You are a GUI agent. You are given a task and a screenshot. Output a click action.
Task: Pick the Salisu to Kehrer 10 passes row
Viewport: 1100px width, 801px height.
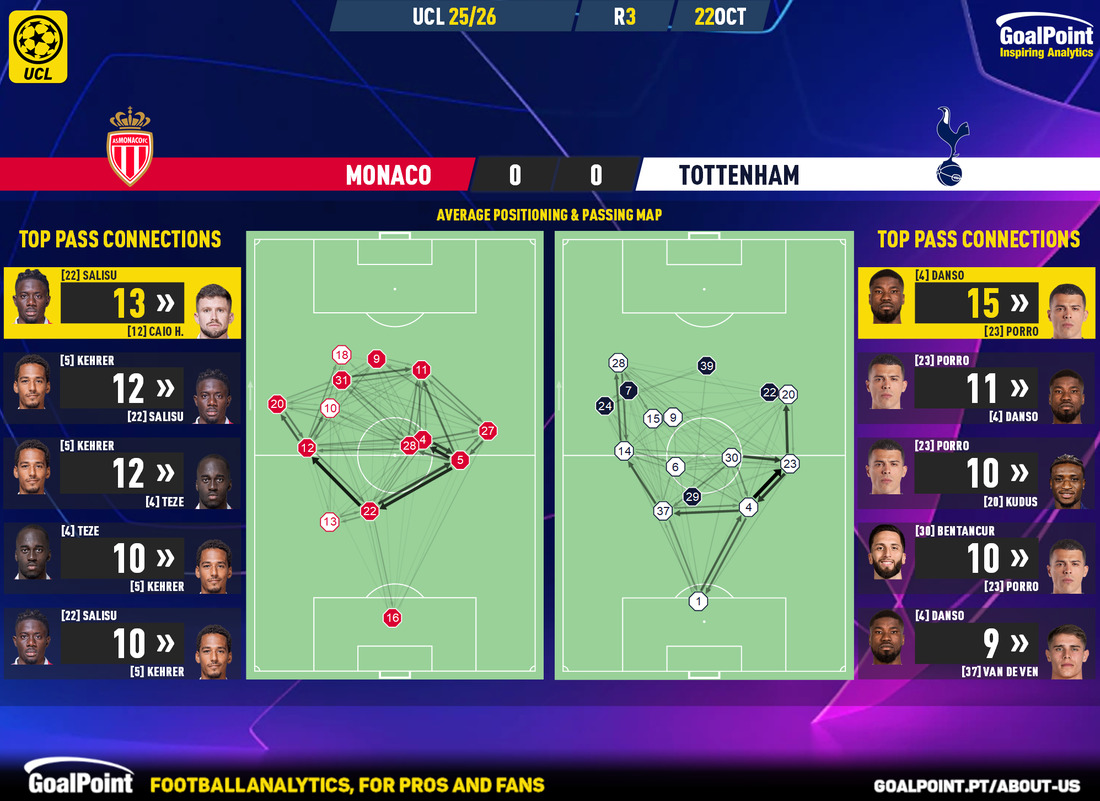tap(121, 643)
